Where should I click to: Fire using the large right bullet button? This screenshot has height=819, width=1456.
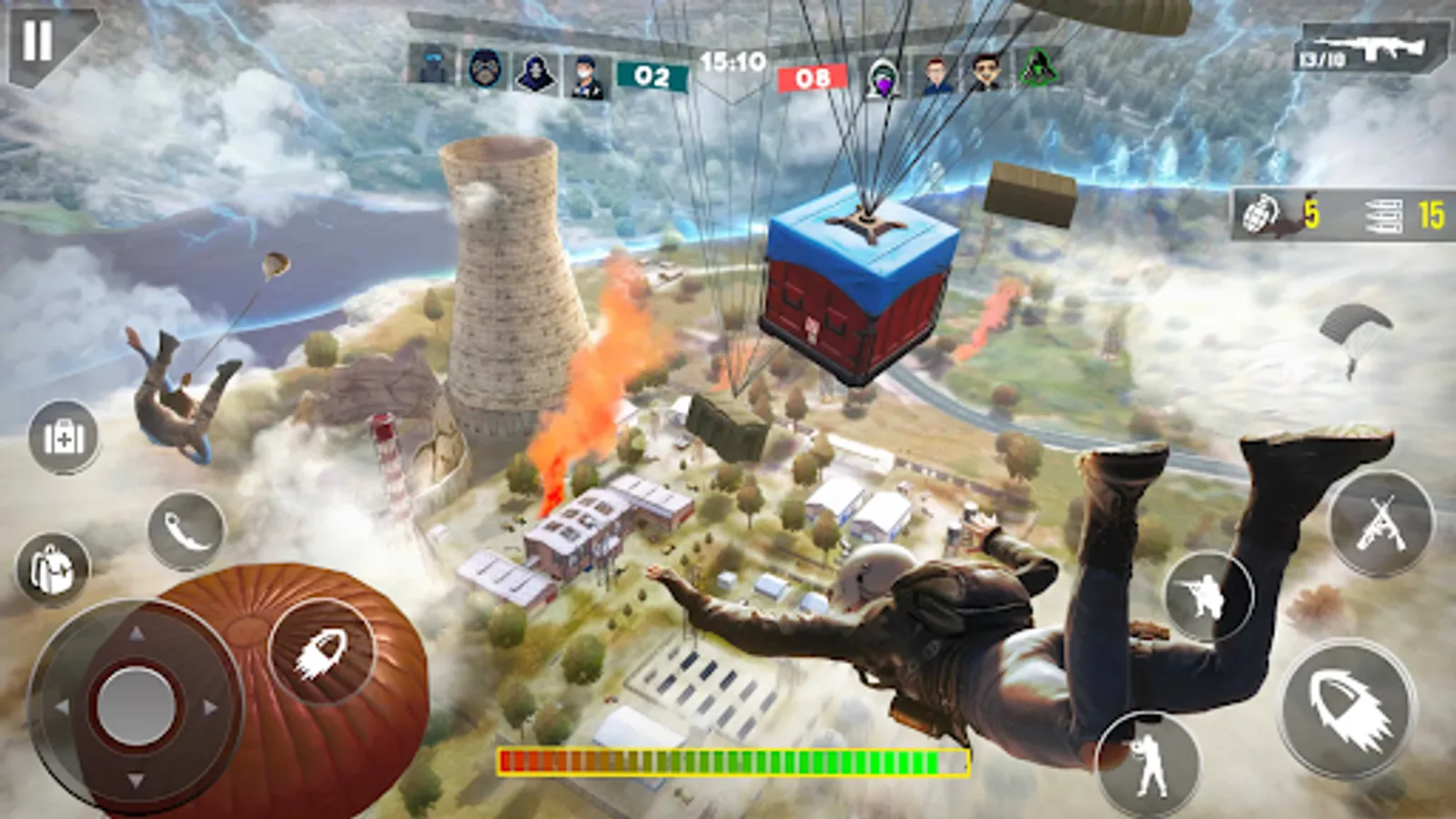[1349, 709]
